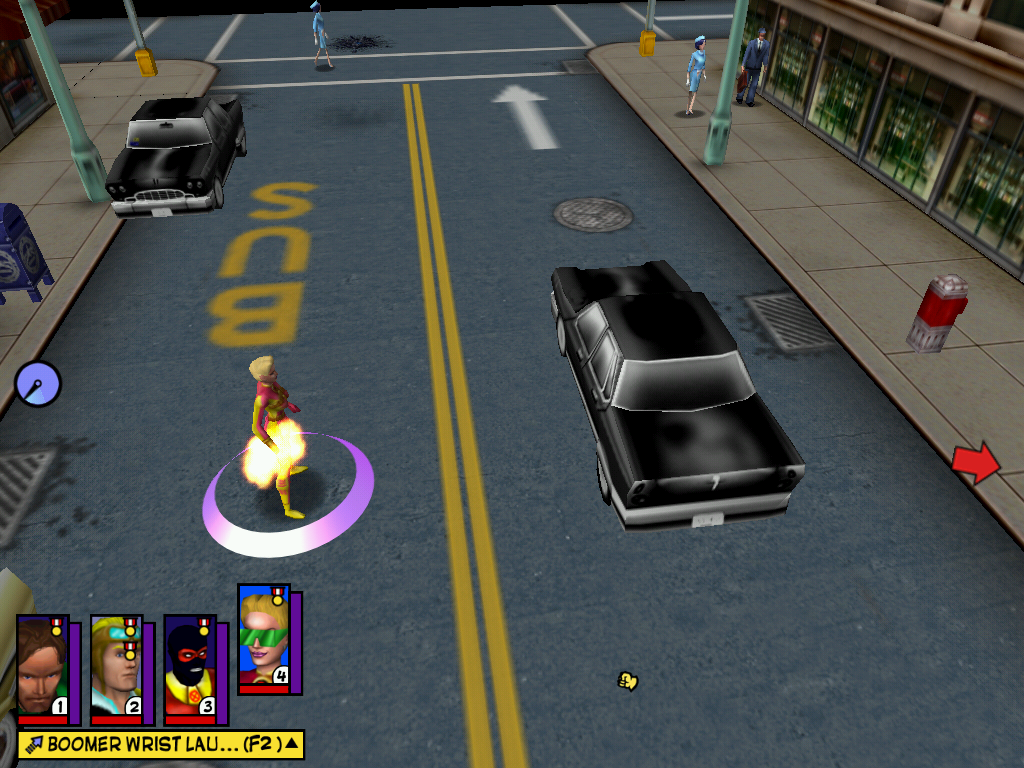The height and width of the screenshot is (768, 1024).
Task: Click the Boomer Wrist Launcher objective bar
Action: [x=150, y=744]
